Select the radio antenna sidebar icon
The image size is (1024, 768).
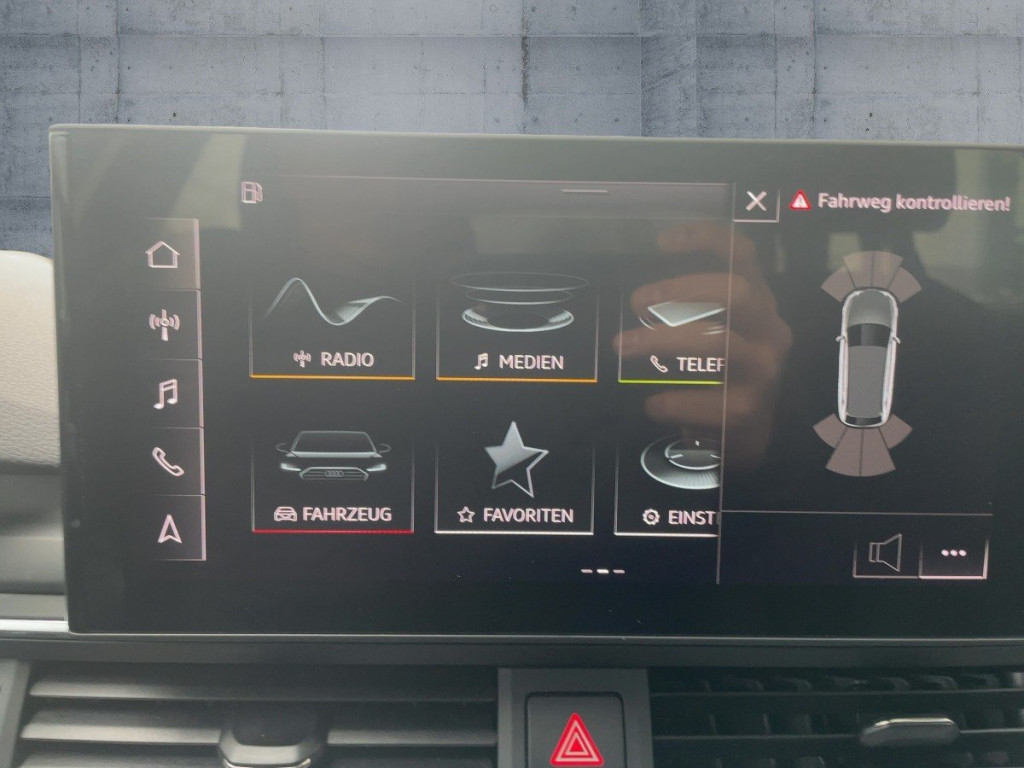164,323
